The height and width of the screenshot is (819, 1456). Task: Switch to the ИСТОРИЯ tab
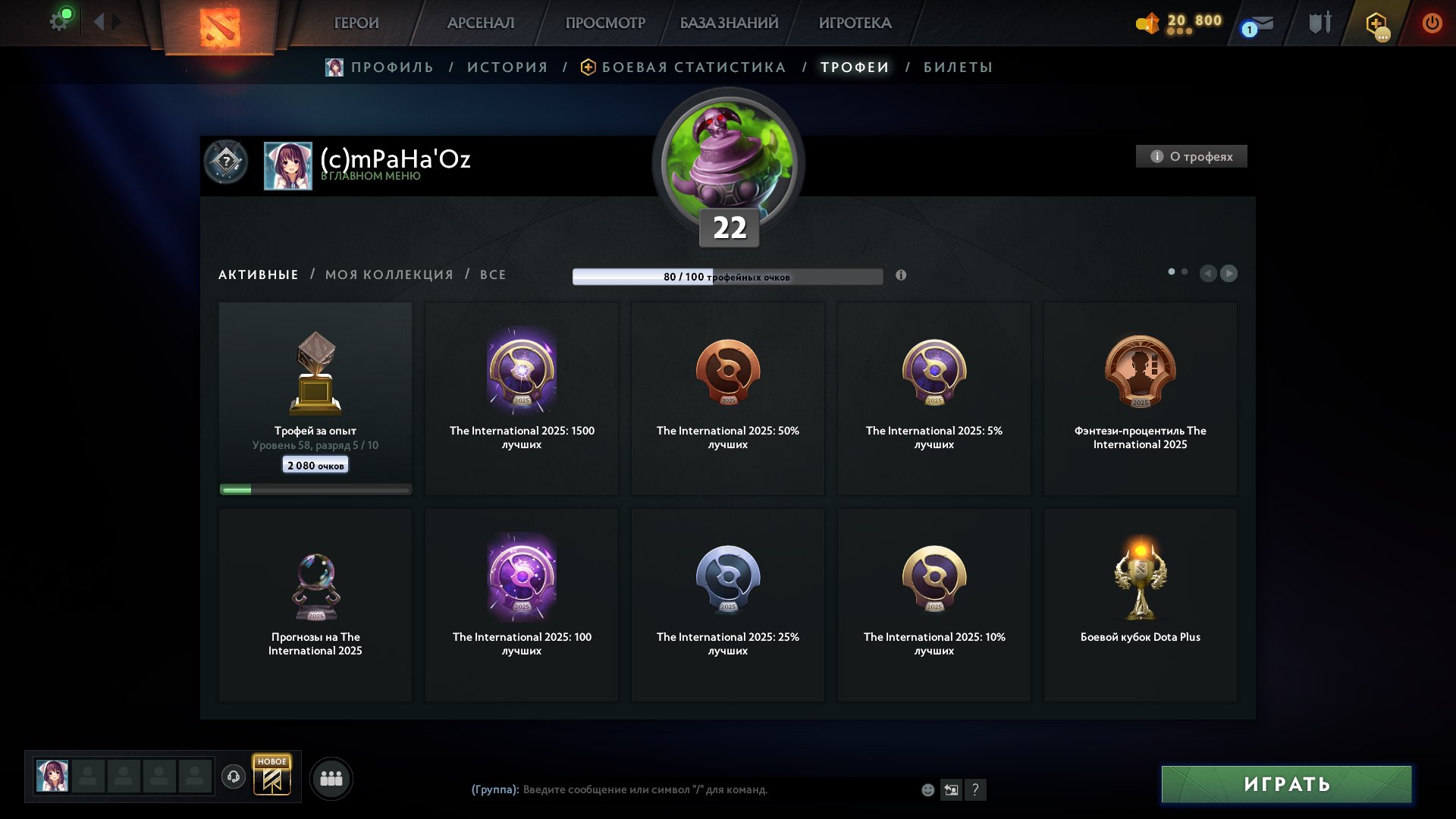[507, 67]
